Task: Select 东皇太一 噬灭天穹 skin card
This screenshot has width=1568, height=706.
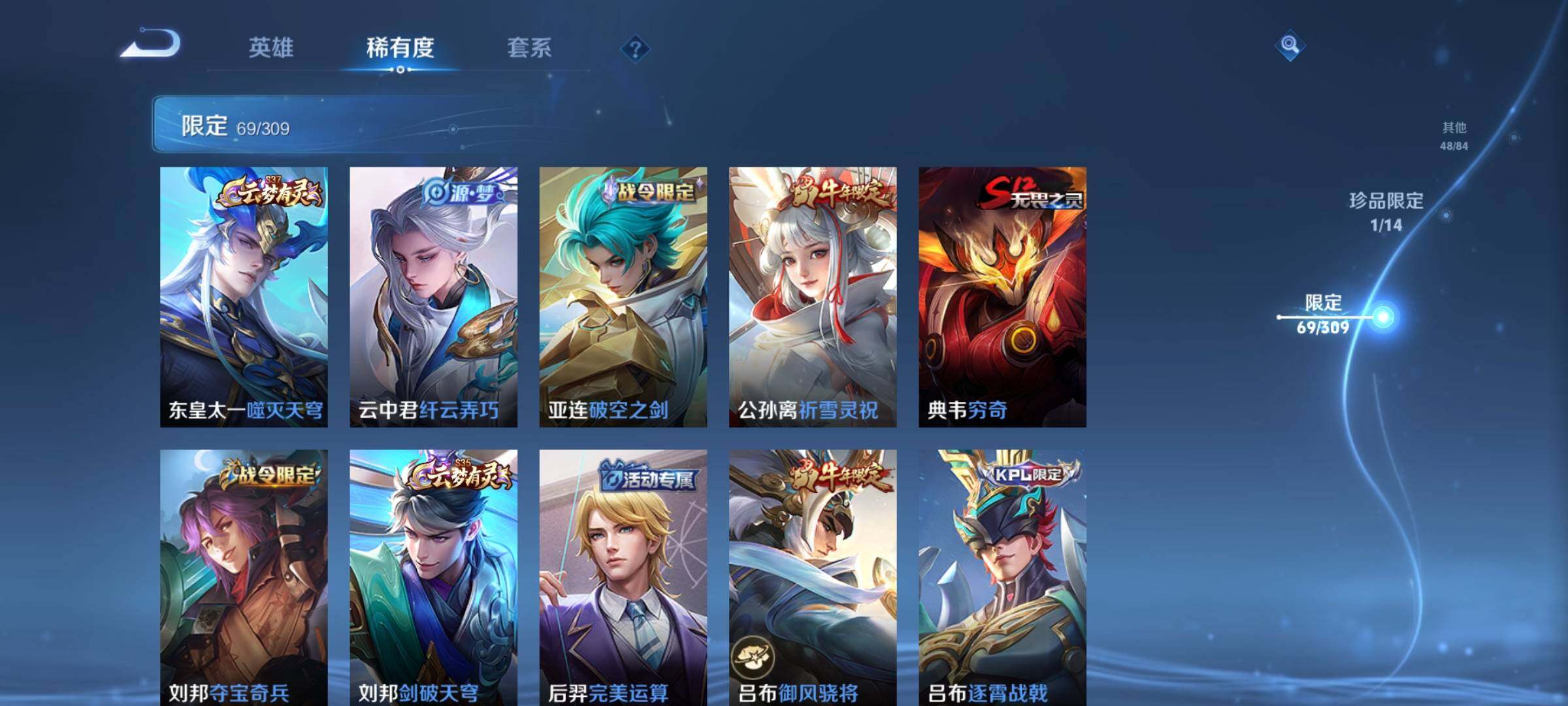Action: click(244, 297)
